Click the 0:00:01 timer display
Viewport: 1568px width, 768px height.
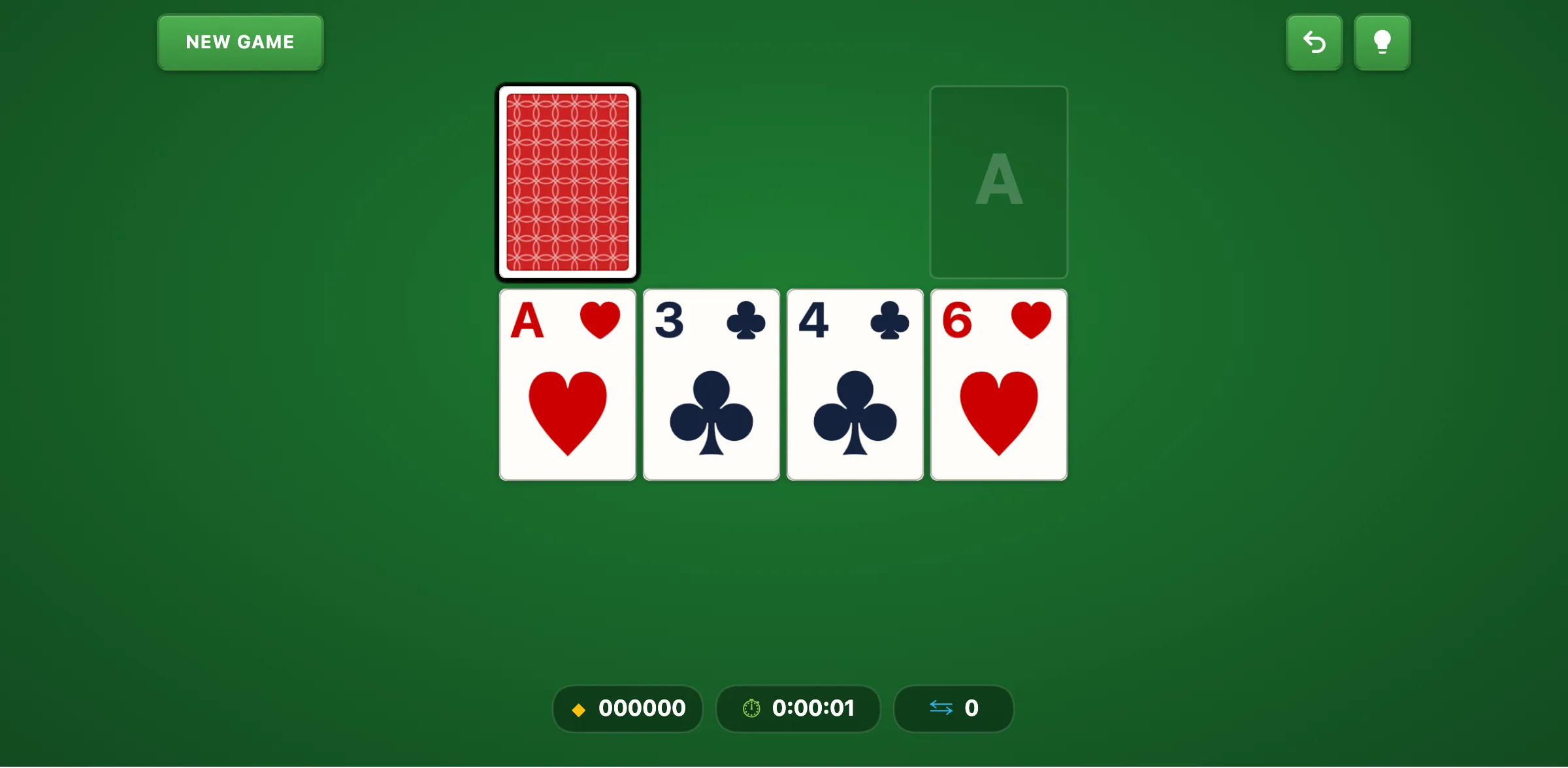pos(813,708)
